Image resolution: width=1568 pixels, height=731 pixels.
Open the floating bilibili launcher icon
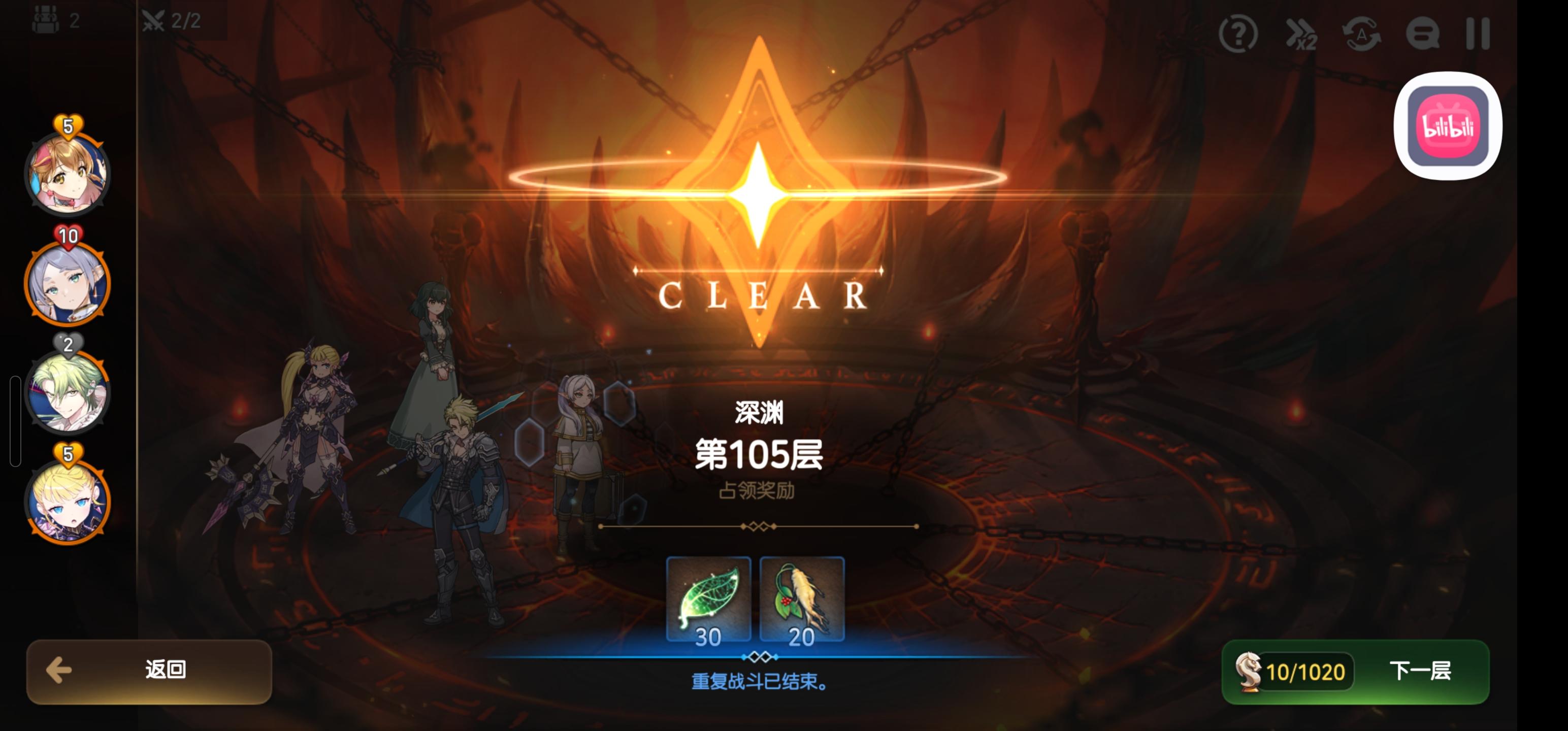[x=1449, y=125]
